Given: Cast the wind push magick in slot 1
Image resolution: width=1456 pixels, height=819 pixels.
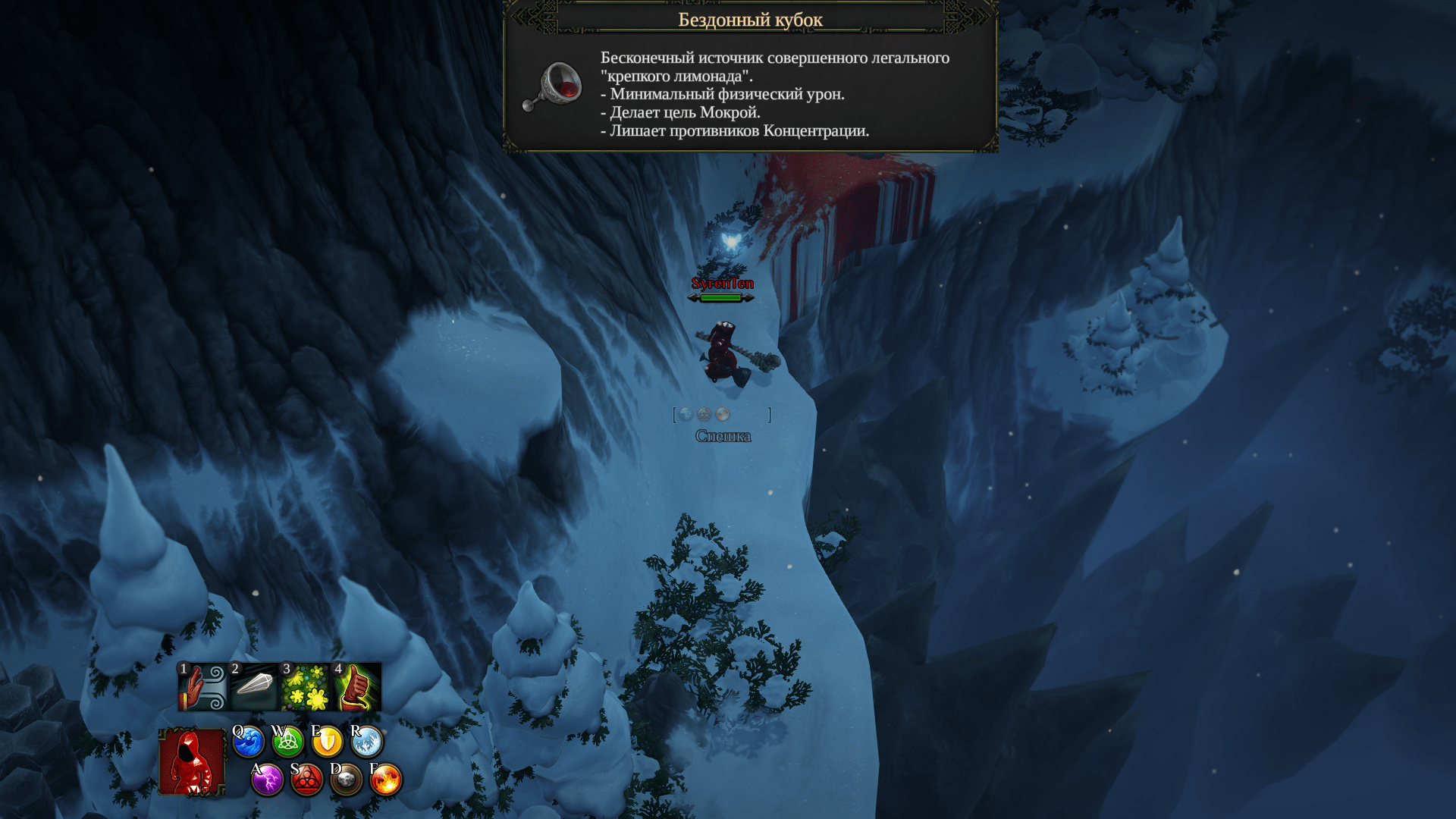Looking at the screenshot, I should pos(202,687).
